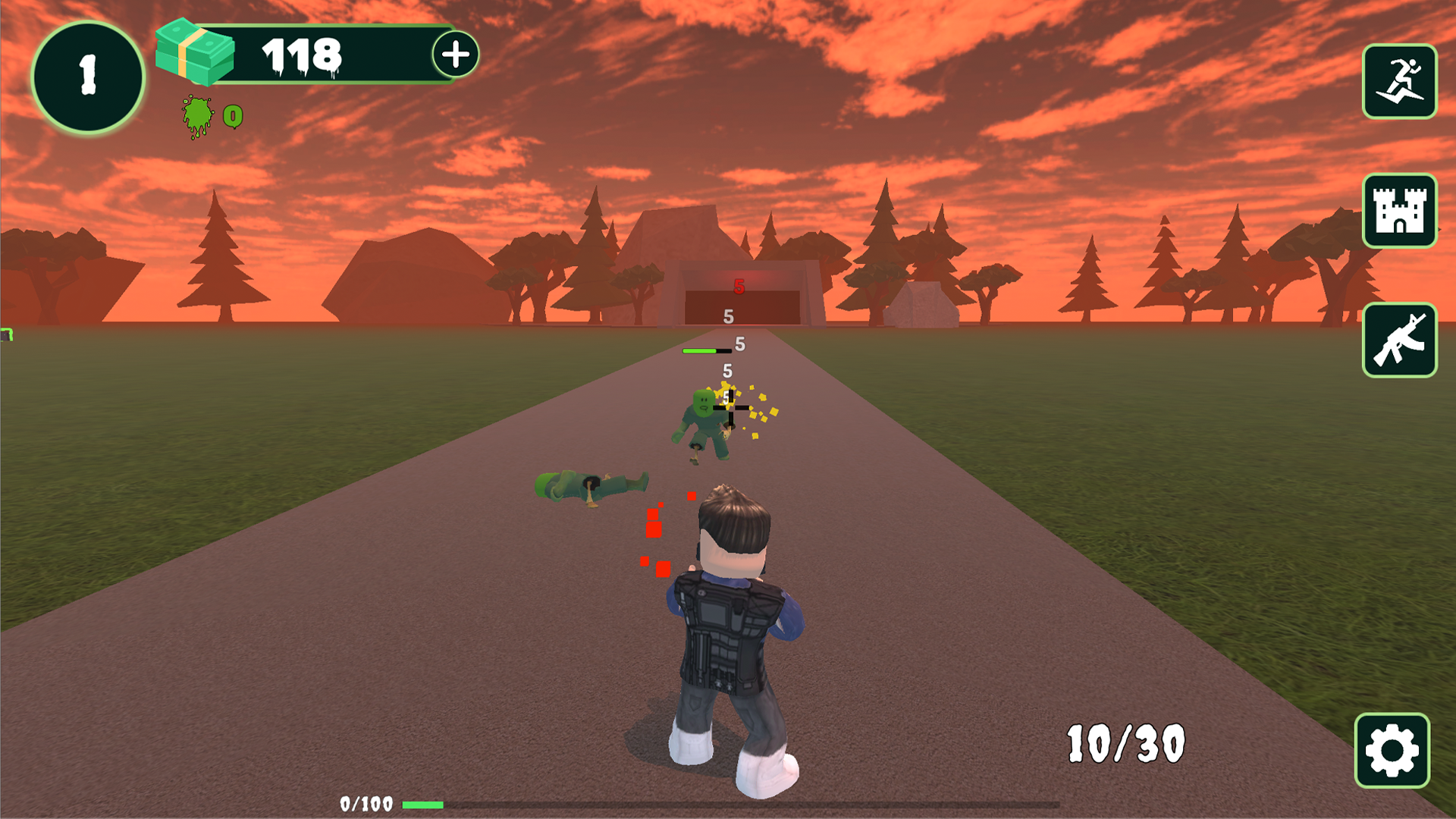Image resolution: width=1456 pixels, height=819 pixels.
Task: Click the fallen zombie on the road
Action: pyautogui.click(x=591, y=485)
